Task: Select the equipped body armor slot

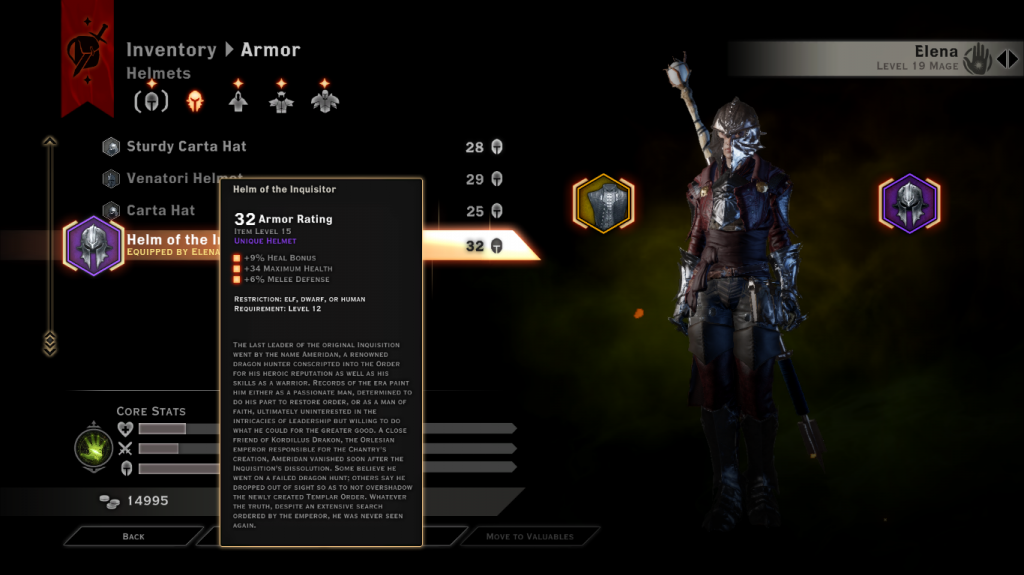Action: click(x=603, y=204)
